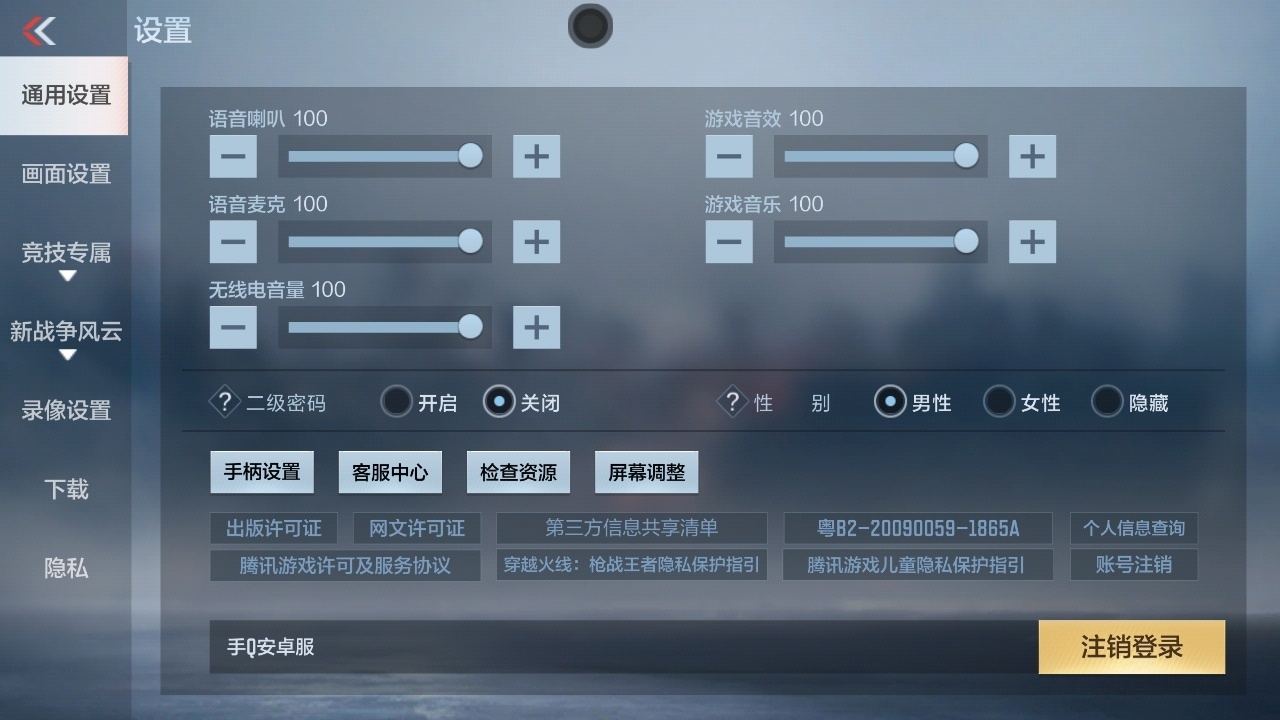The width and height of the screenshot is (1280, 720).
Task: Switch to the 画面设置 tab
Action: click(x=64, y=174)
